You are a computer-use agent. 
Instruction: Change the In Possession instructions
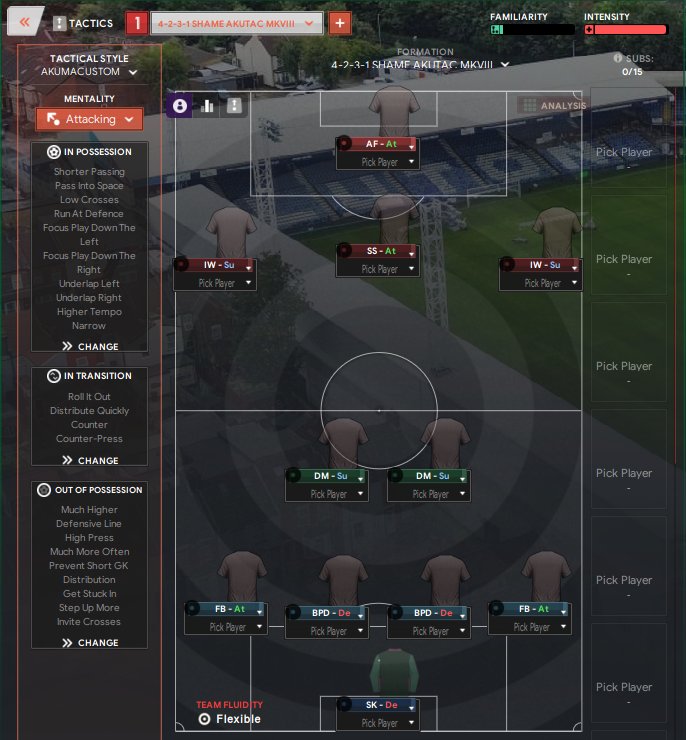click(x=90, y=346)
